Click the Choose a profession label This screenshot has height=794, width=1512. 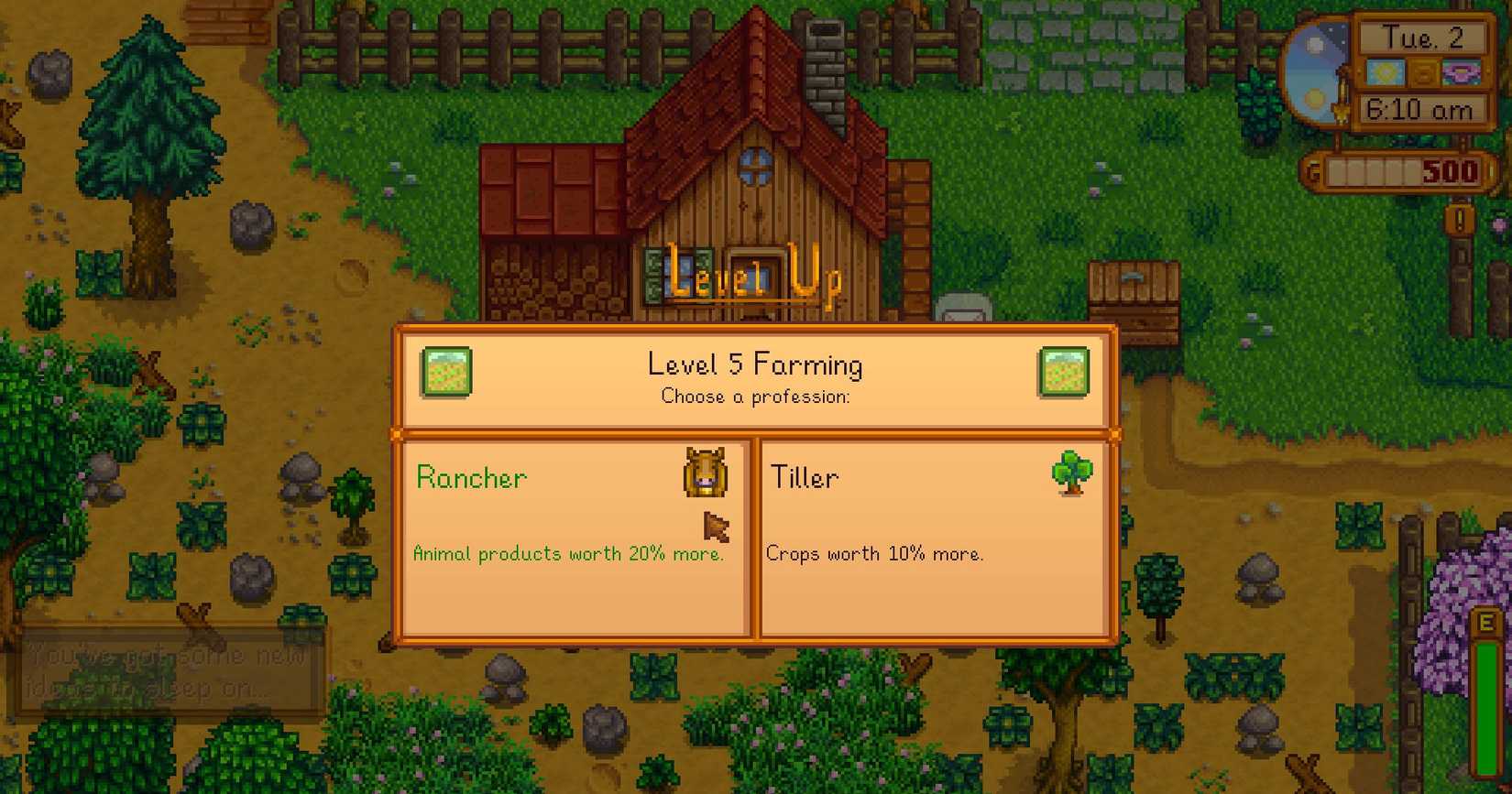[754, 397]
